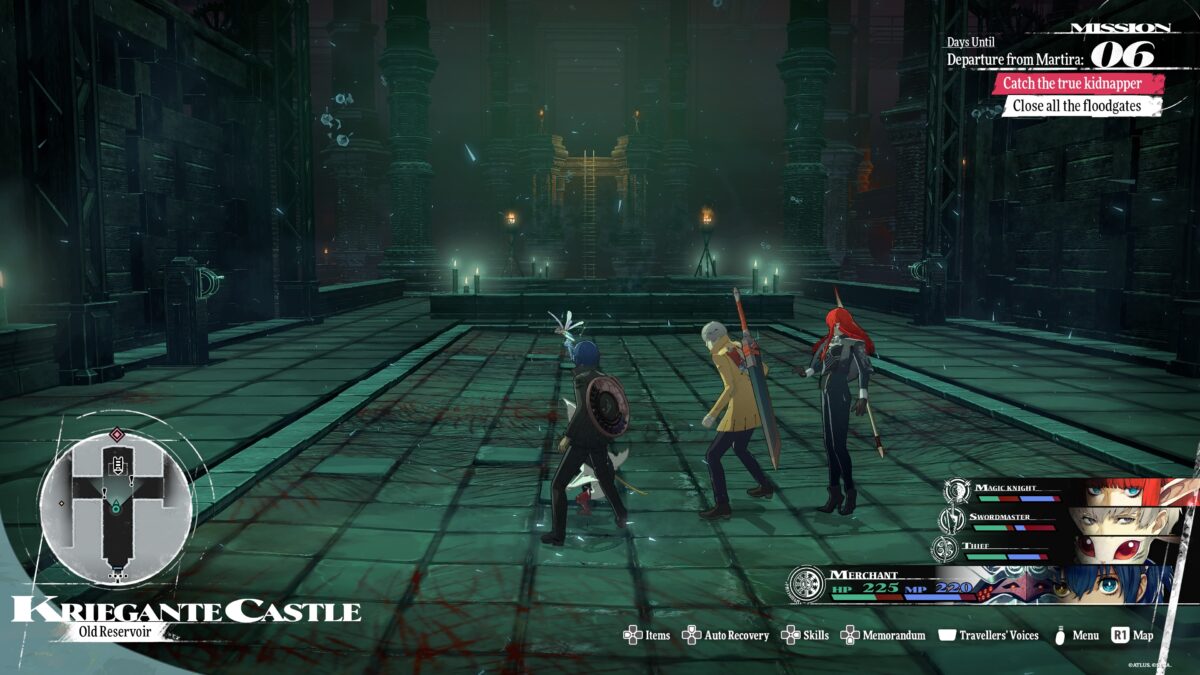Show Travellers' Voices
The image size is (1200, 675).
coord(988,635)
